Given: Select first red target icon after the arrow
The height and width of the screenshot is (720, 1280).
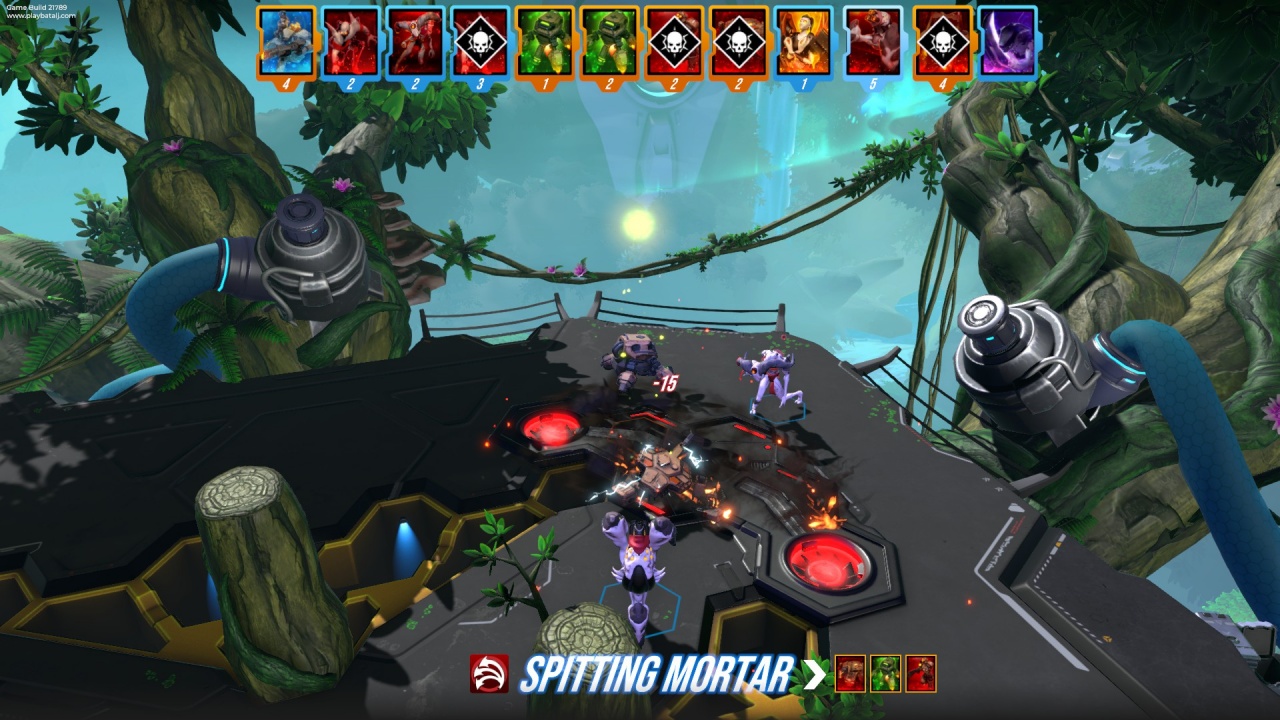Looking at the screenshot, I should tap(850, 674).
